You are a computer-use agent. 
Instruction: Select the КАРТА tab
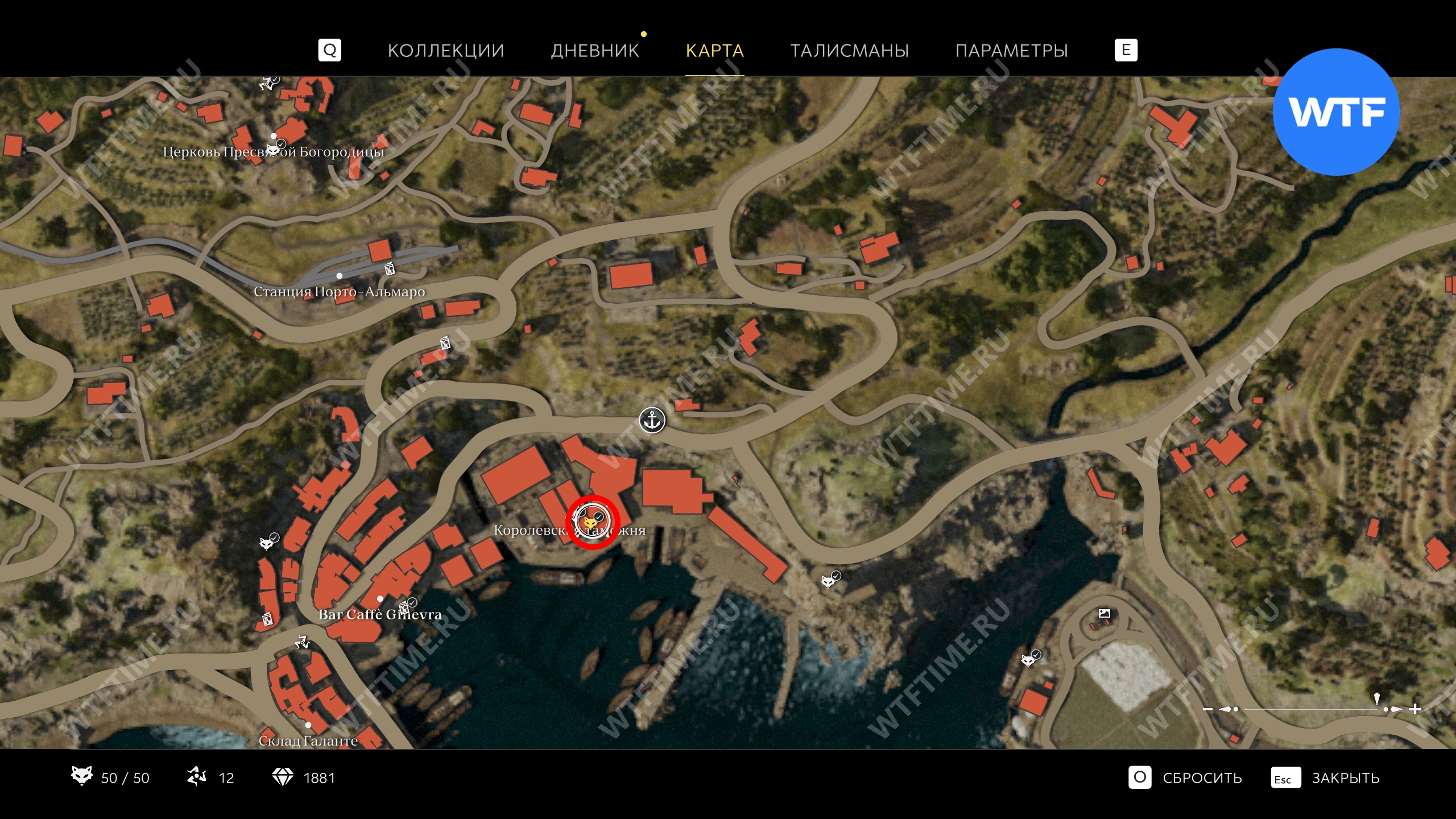point(714,51)
